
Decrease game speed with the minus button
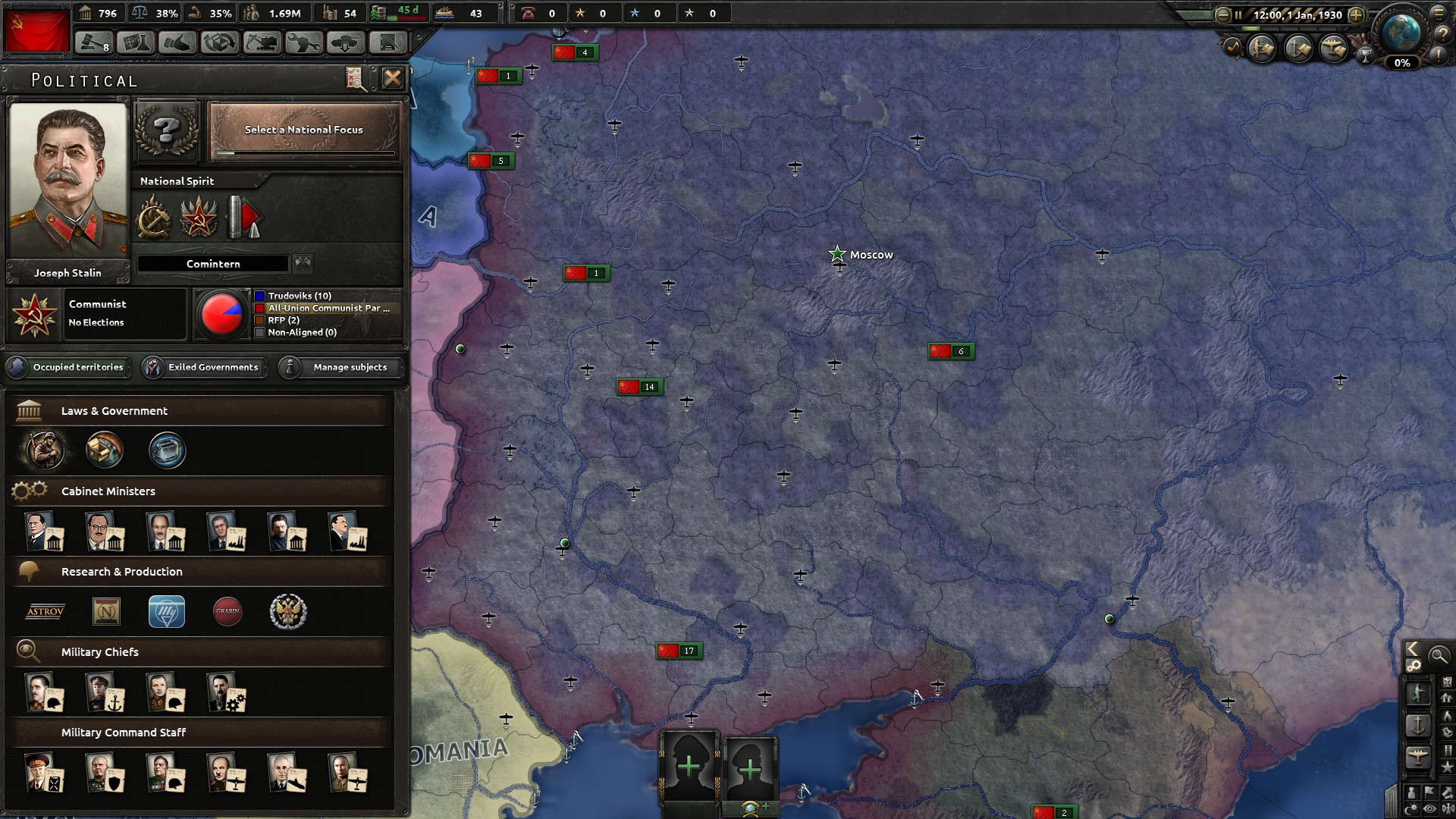1222,14
